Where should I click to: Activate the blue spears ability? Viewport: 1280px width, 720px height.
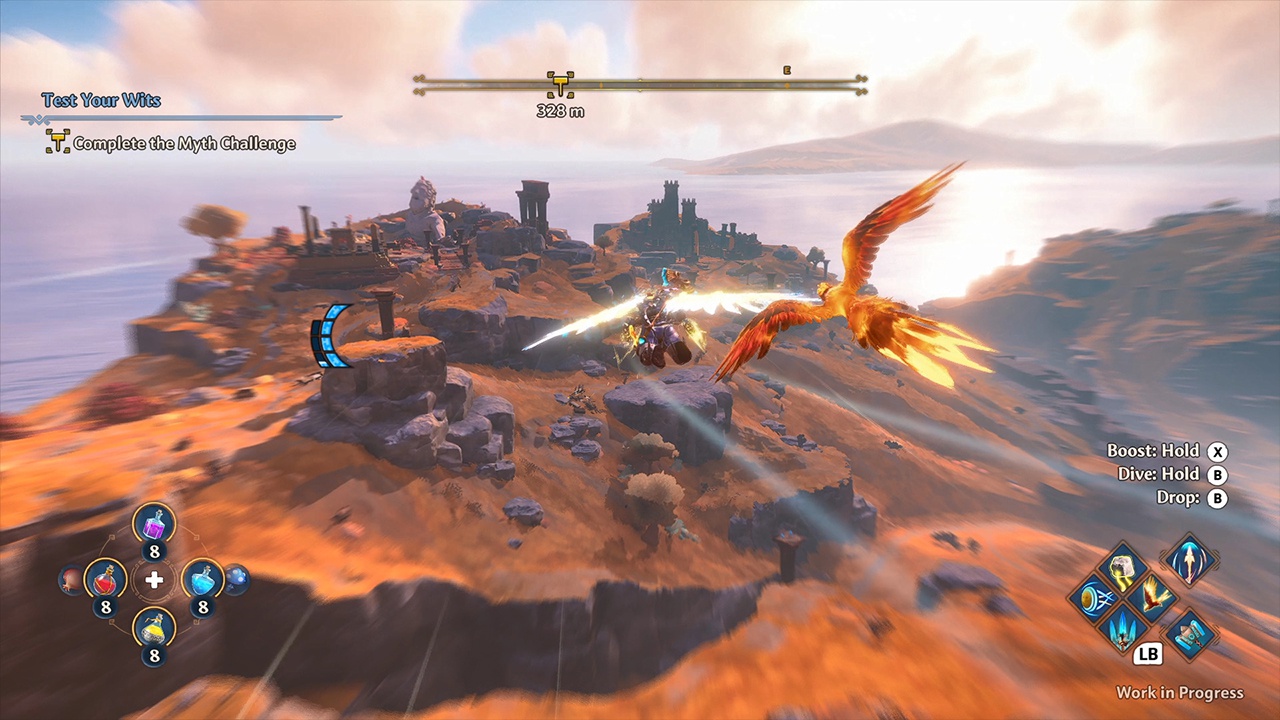(1122, 628)
